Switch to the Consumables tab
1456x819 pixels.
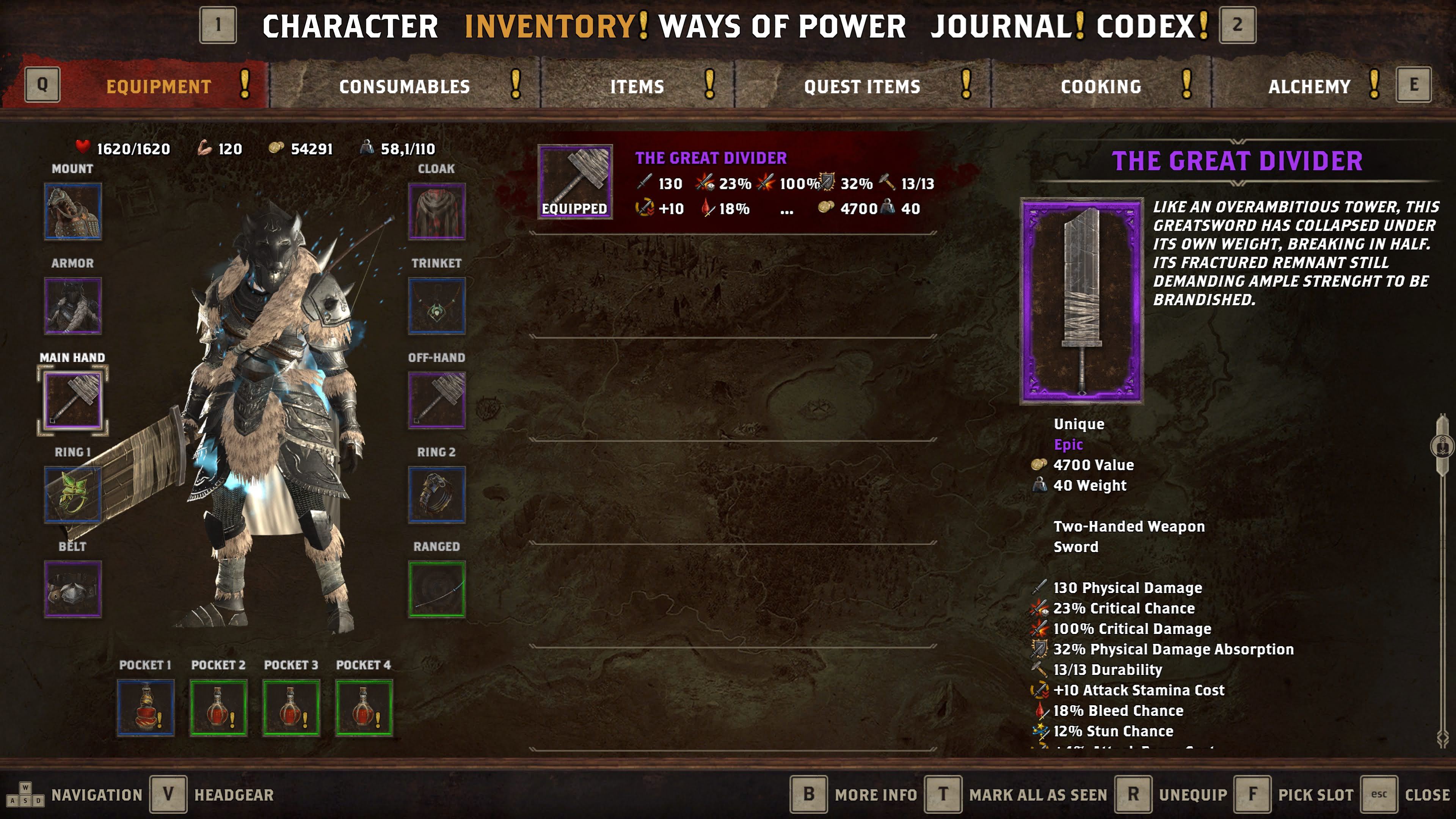coord(404,86)
